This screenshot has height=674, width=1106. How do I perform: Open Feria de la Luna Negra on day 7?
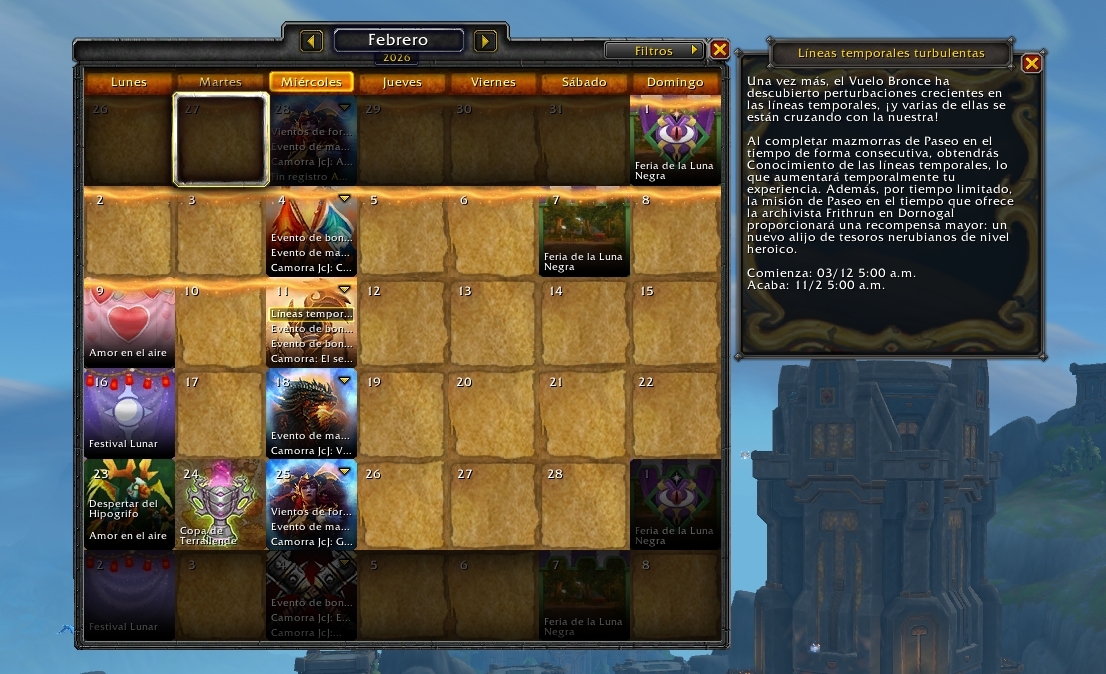click(x=585, y=235)
